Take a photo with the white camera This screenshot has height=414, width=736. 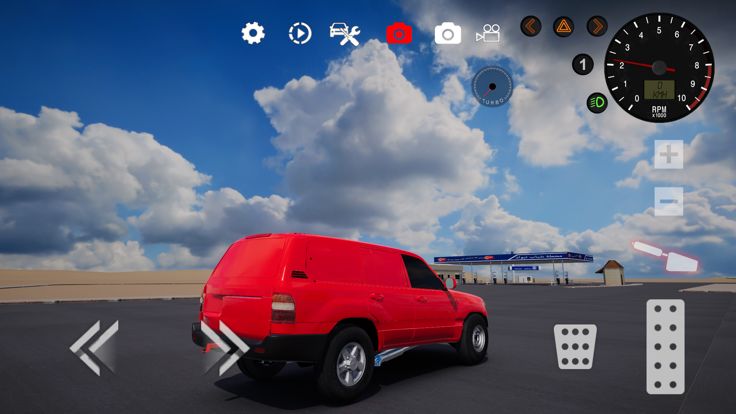[447, 33]
